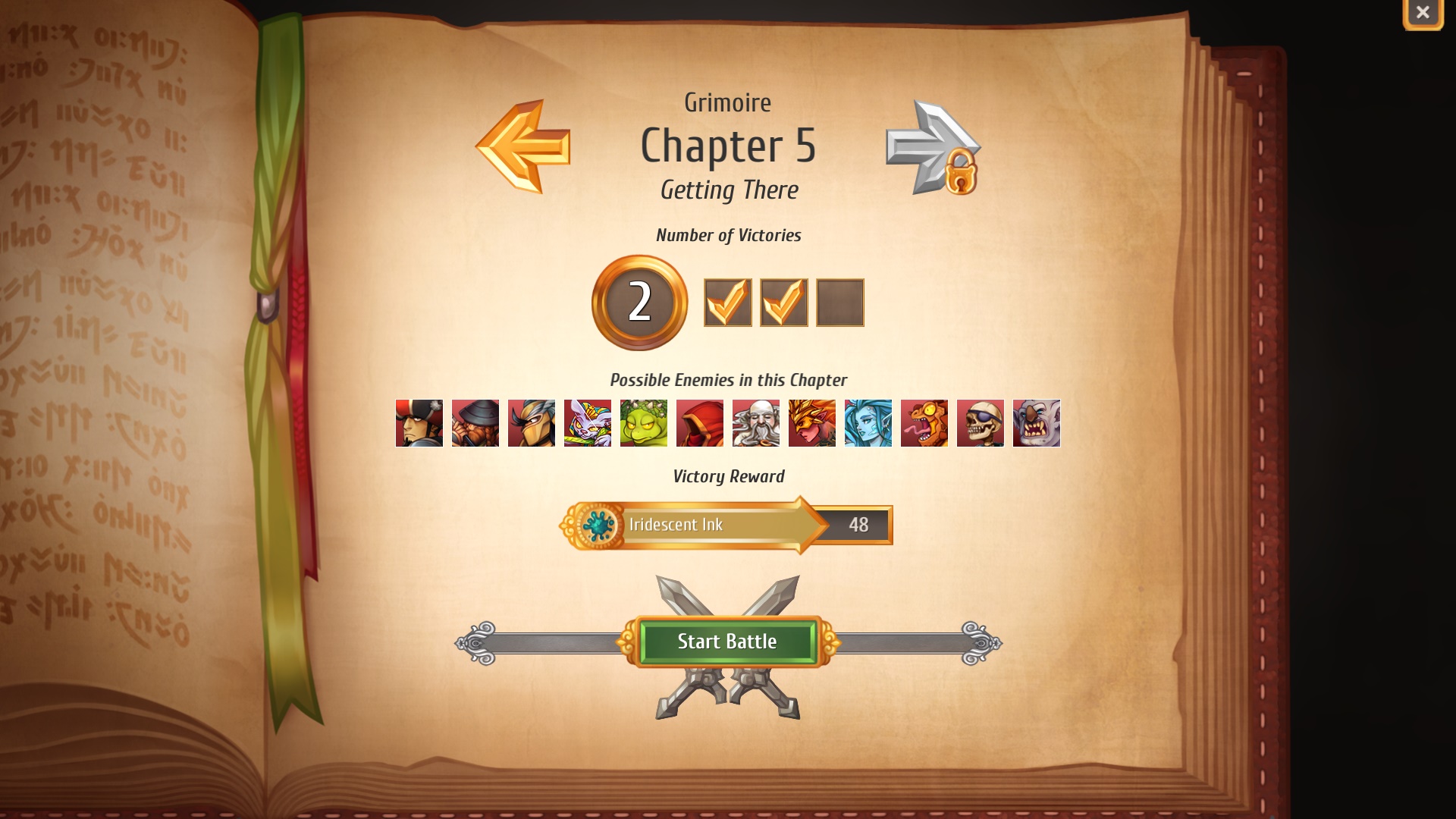Viewport: 1456px width, 819px height.
Task: View the fiery-crowned warrior enemy icon
Action: 812,423
